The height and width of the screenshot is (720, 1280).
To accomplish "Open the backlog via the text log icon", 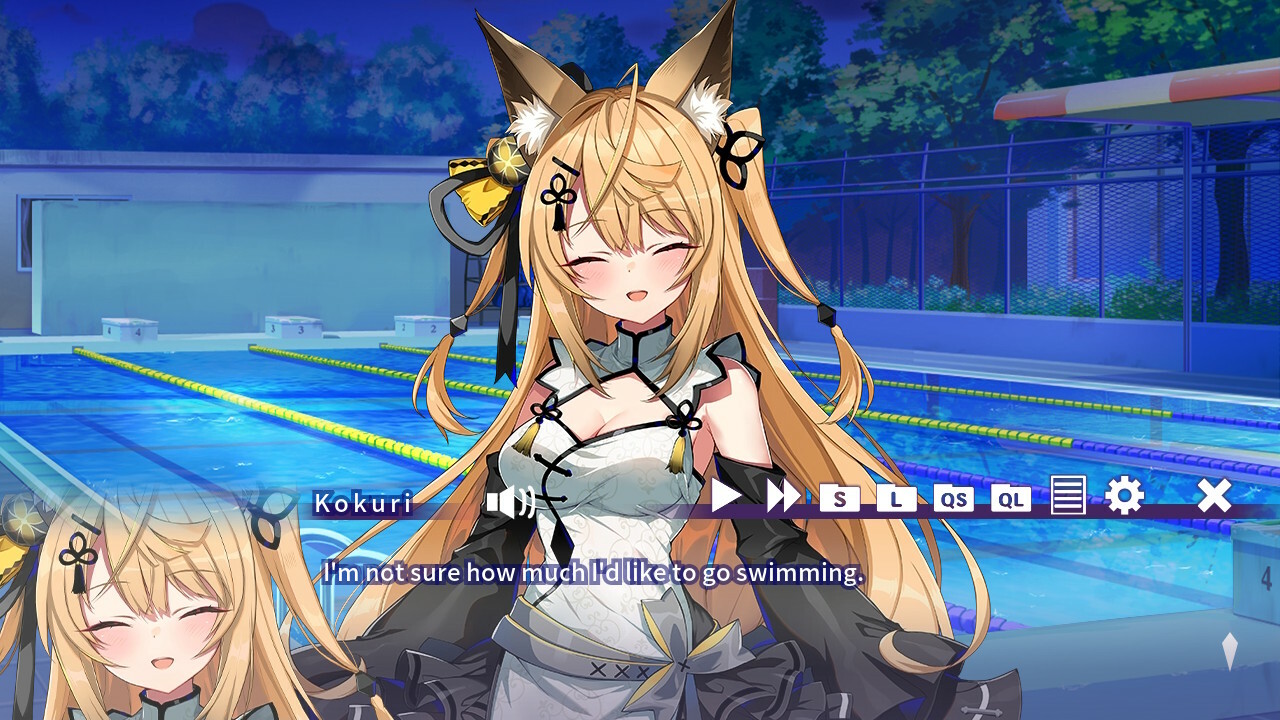I will [1069, 497].
